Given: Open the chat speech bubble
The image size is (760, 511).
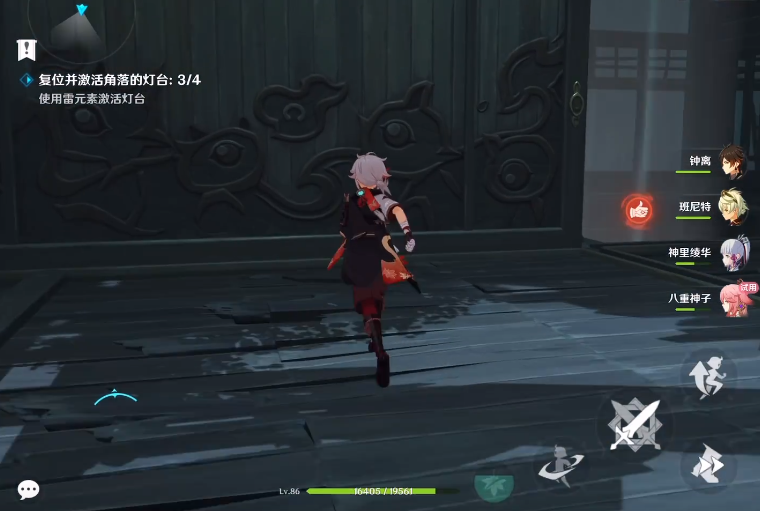Looking at the screenshot, I should pyautogui.click(x=29, y=489).
